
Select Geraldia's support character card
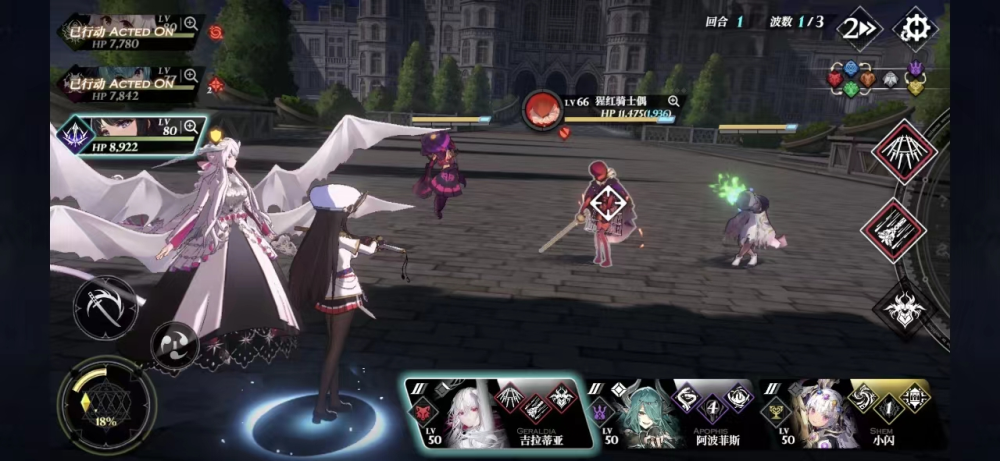click(490, 413)
